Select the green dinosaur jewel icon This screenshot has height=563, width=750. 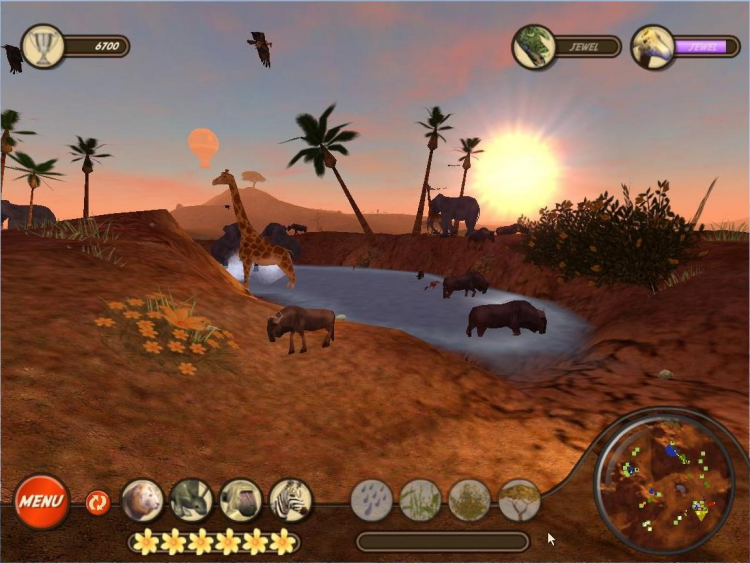(534, 47)
